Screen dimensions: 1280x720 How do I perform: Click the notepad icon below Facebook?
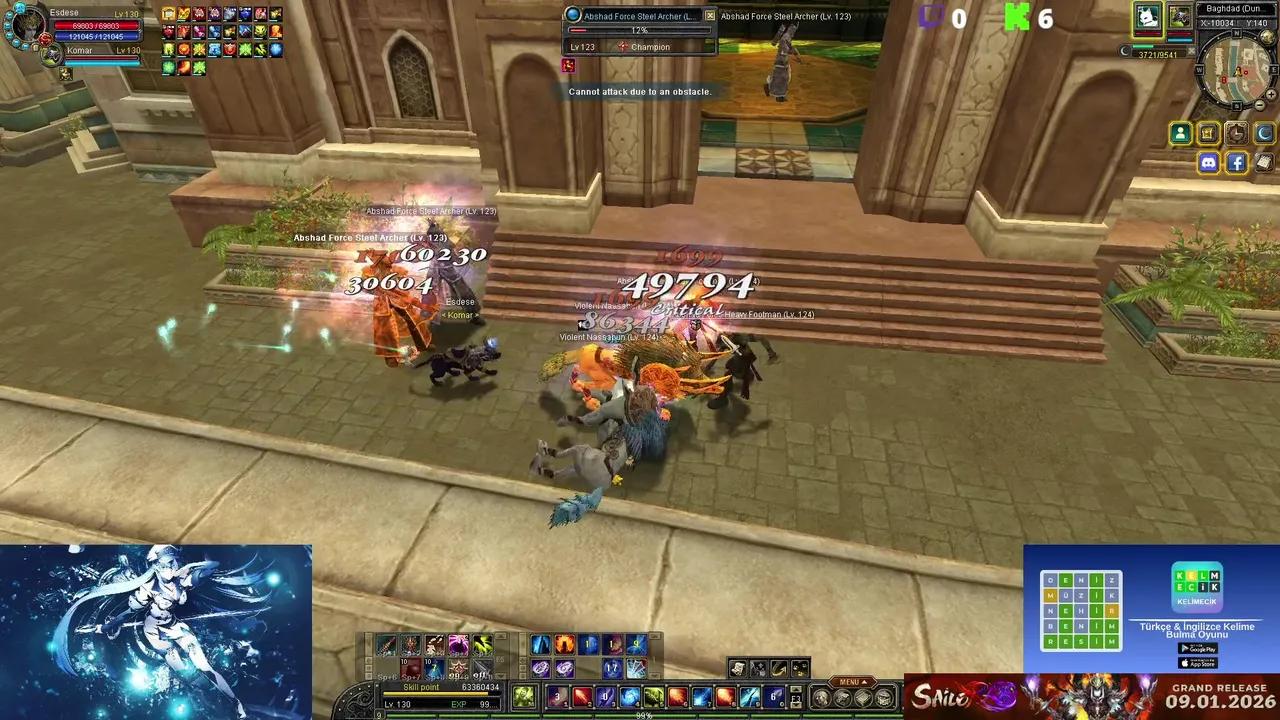pyautogui.click(x=1263, y=162)
